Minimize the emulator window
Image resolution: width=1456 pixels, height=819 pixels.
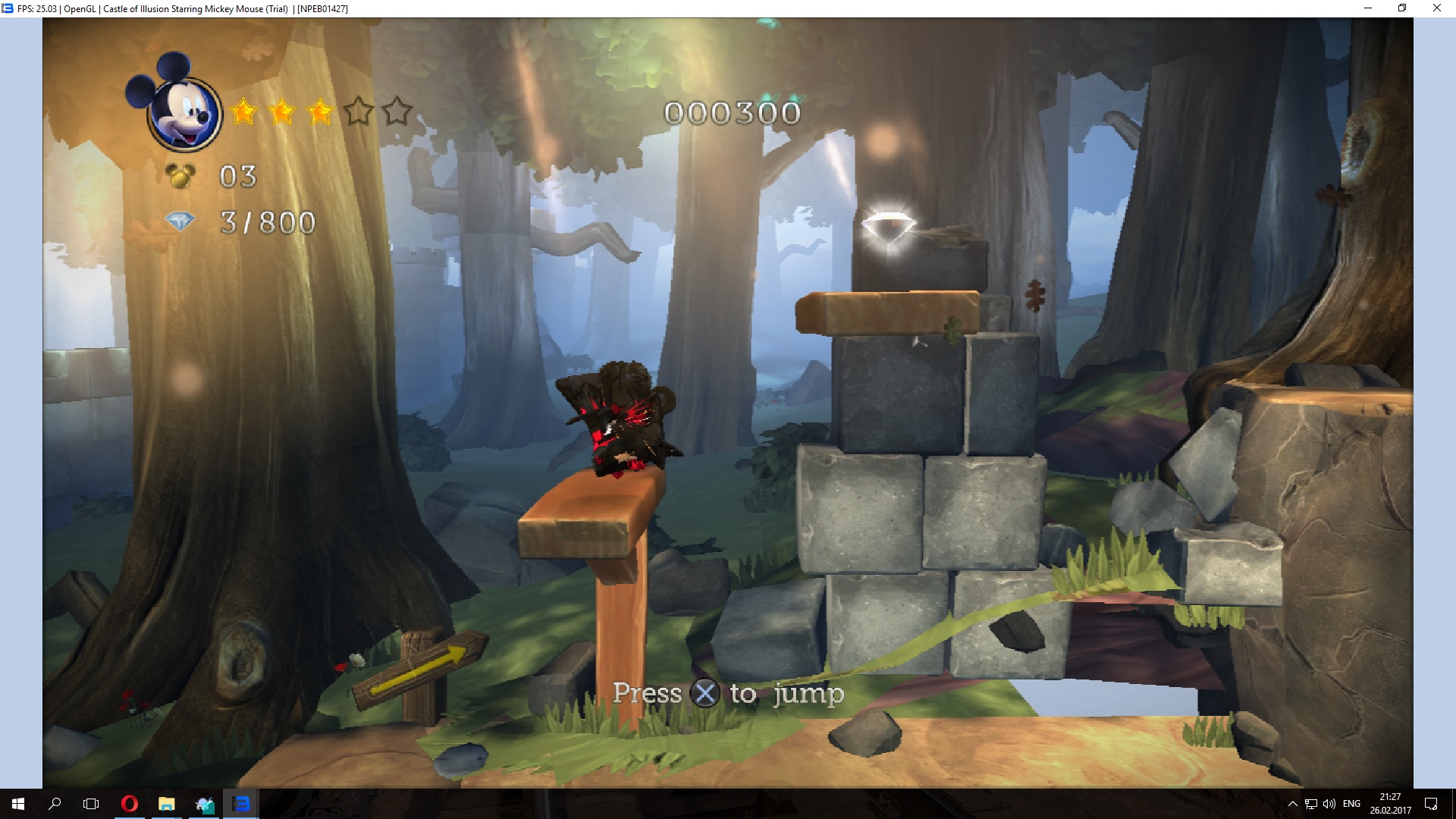1368,8
